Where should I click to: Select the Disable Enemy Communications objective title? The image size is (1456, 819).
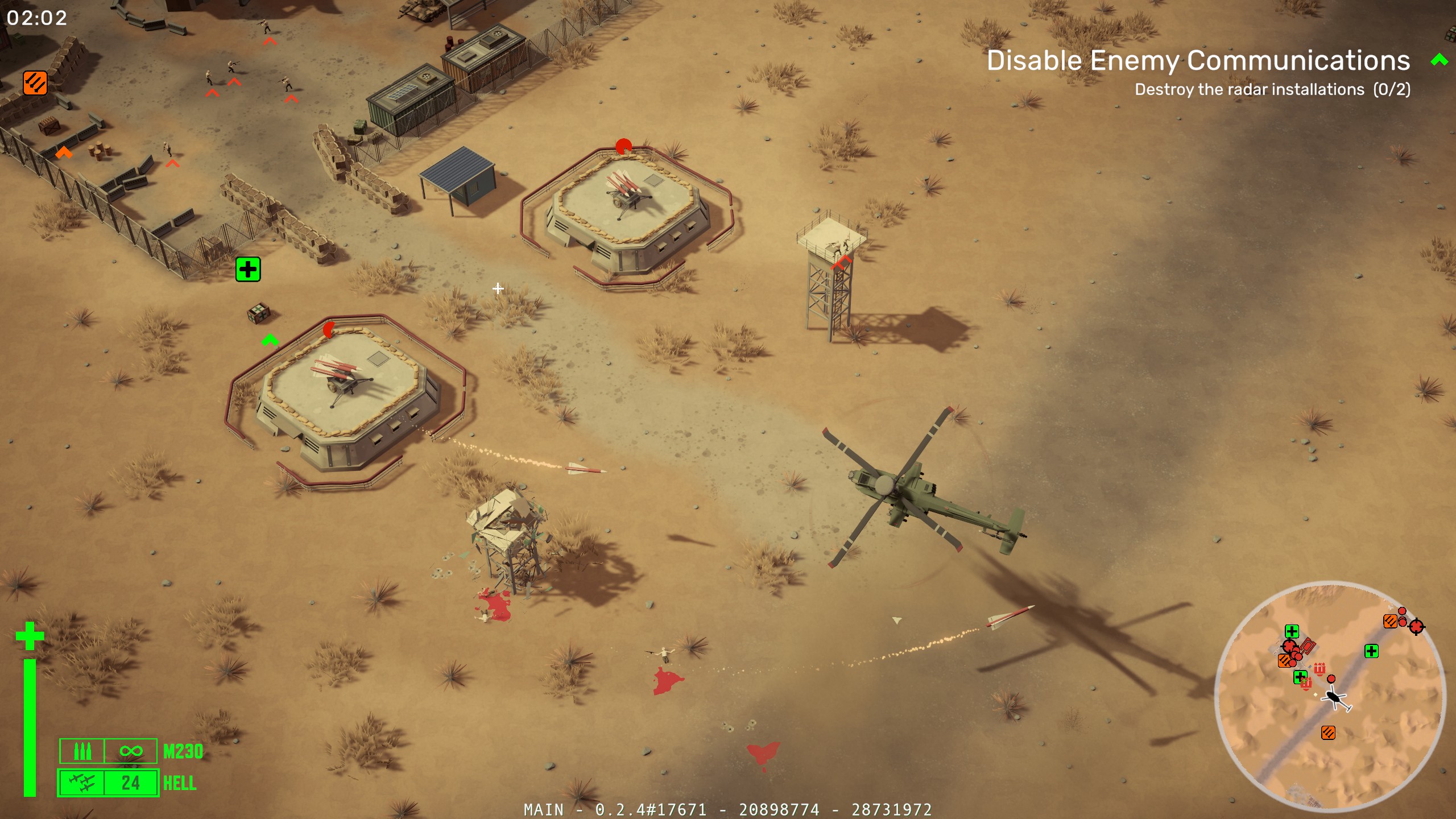[1198, 60]
